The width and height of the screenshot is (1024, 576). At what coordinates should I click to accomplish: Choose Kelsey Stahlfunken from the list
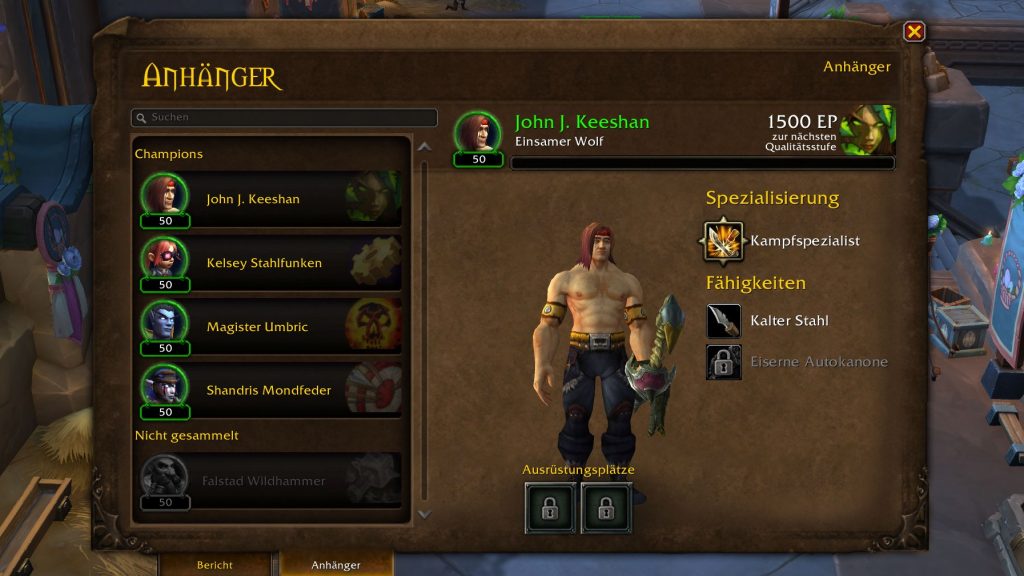[x=271, y=263]
